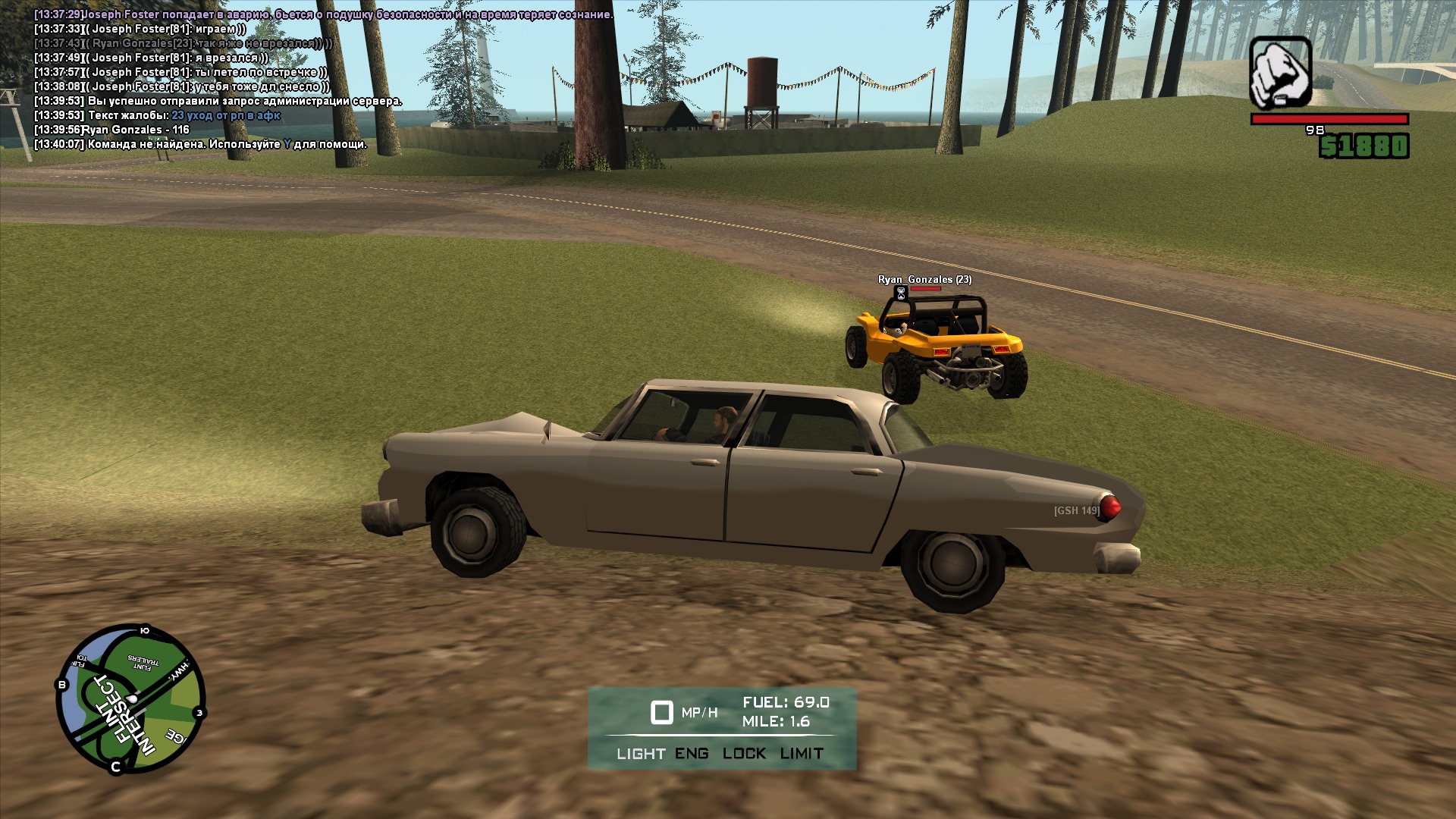Toggle the LIMIT speed limiter indicator
The image size is (1456, 819).
802,754
